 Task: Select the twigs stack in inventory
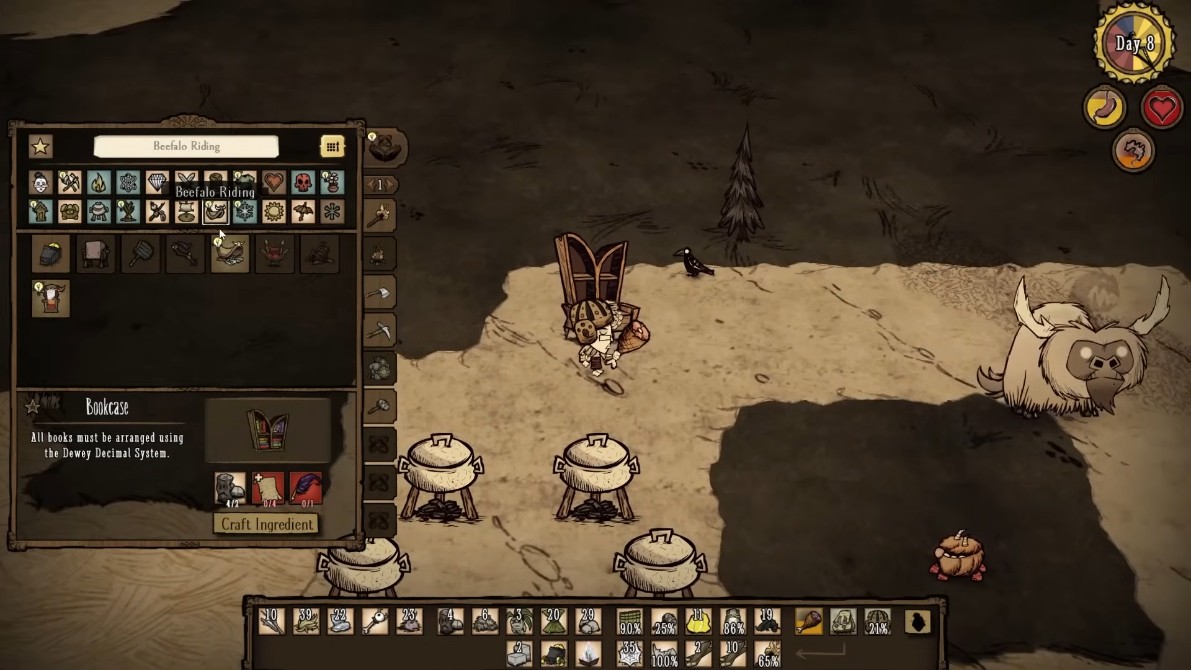(270, 622)
